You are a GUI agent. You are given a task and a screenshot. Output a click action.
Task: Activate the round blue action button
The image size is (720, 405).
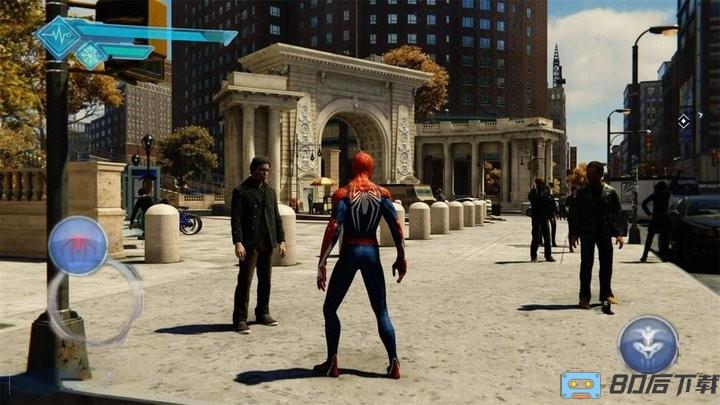(x=648, y=344)
